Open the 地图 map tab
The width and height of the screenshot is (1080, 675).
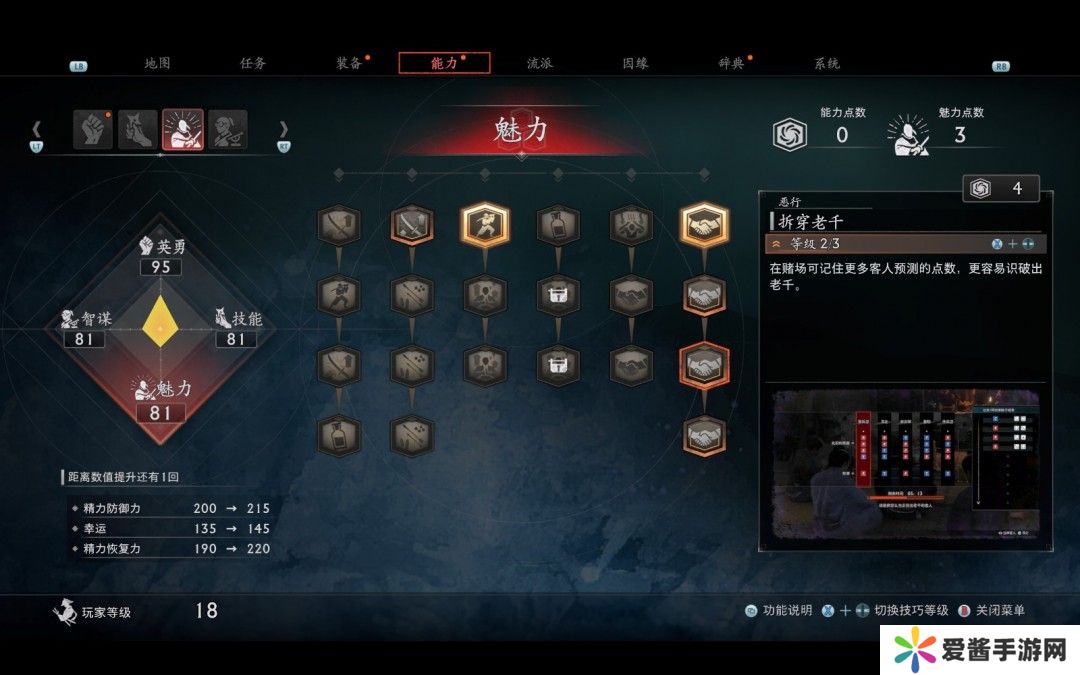157,63
